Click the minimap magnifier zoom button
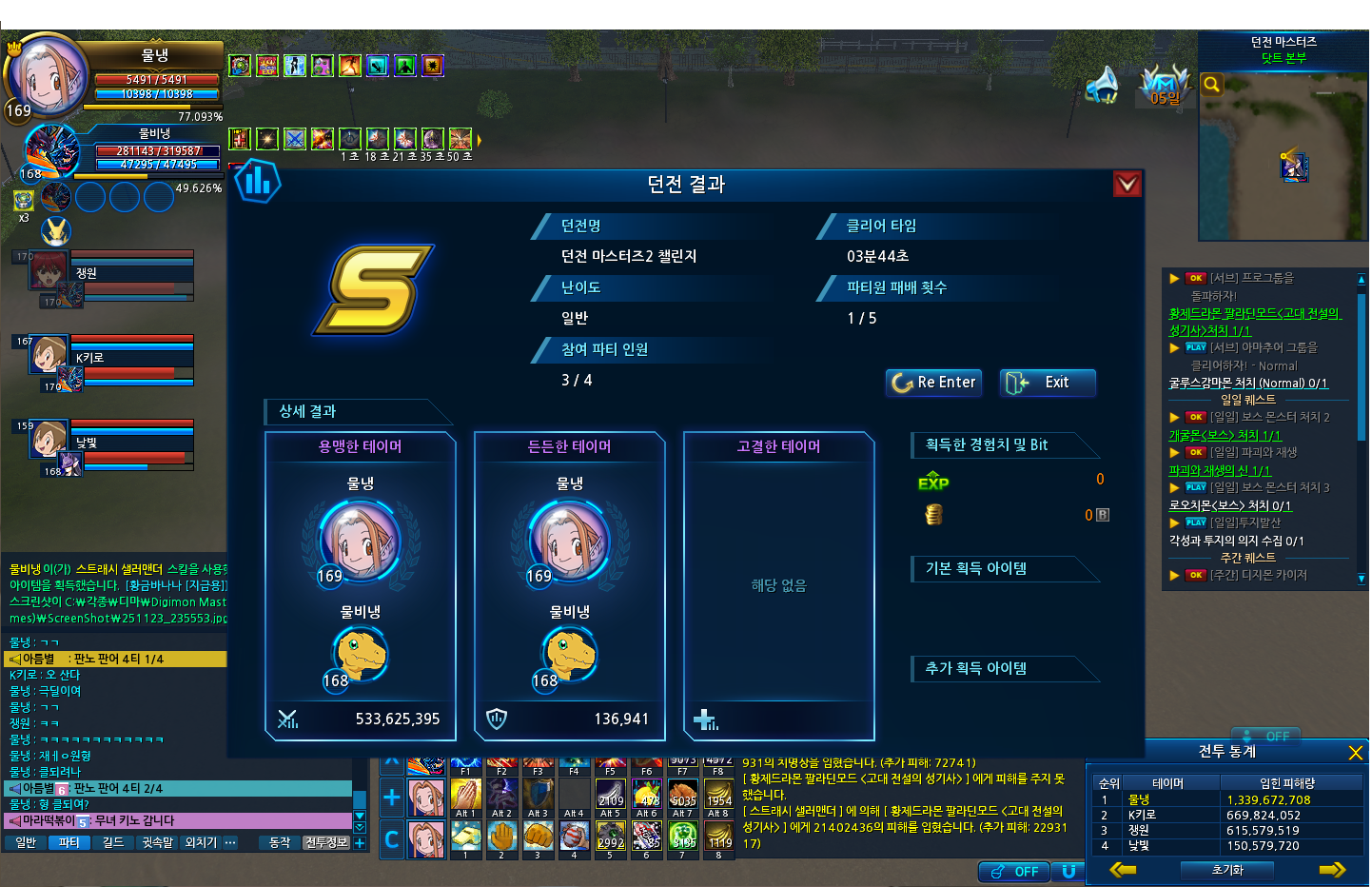 click(1211, 85)
